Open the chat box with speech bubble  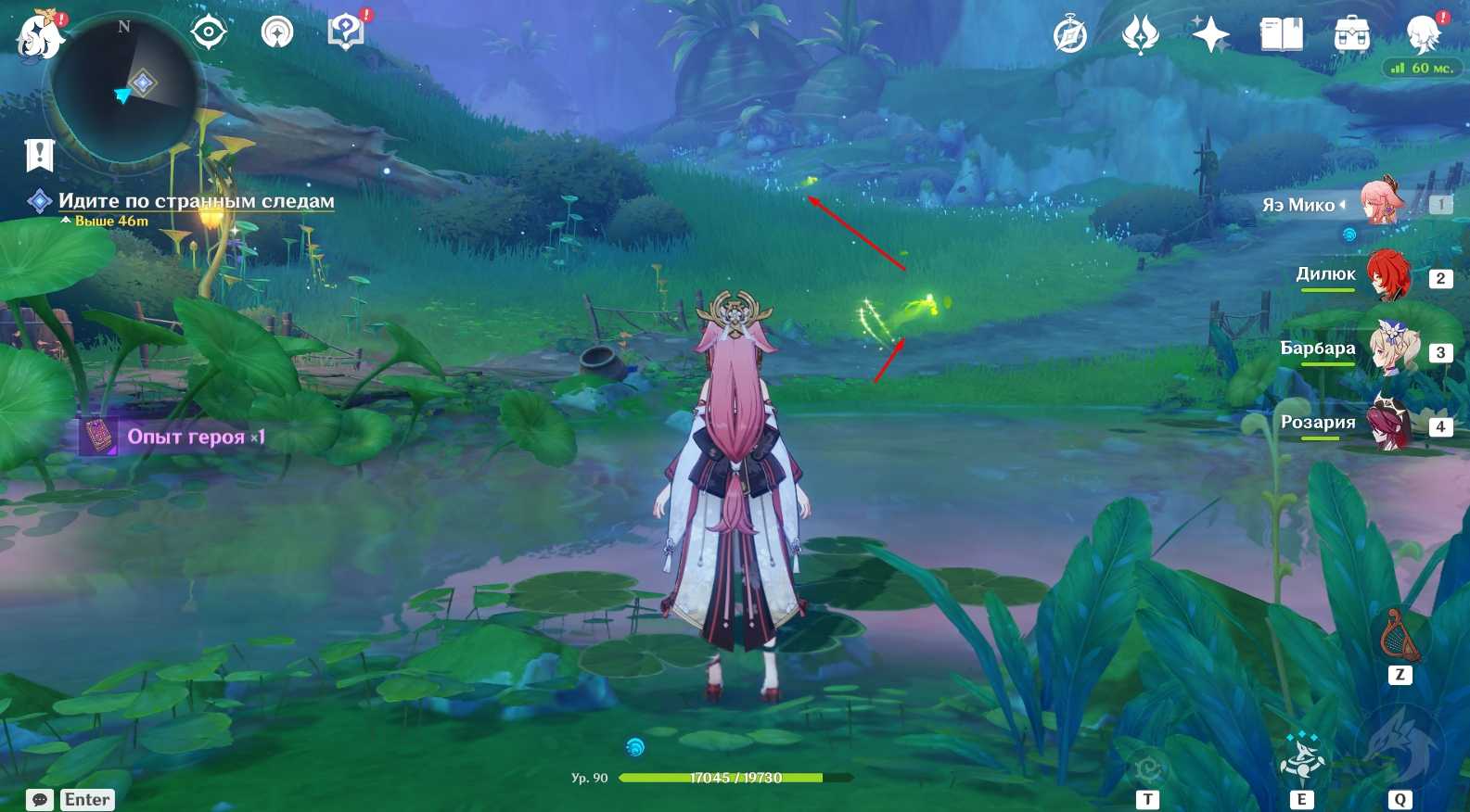click(x=40, y=799)
